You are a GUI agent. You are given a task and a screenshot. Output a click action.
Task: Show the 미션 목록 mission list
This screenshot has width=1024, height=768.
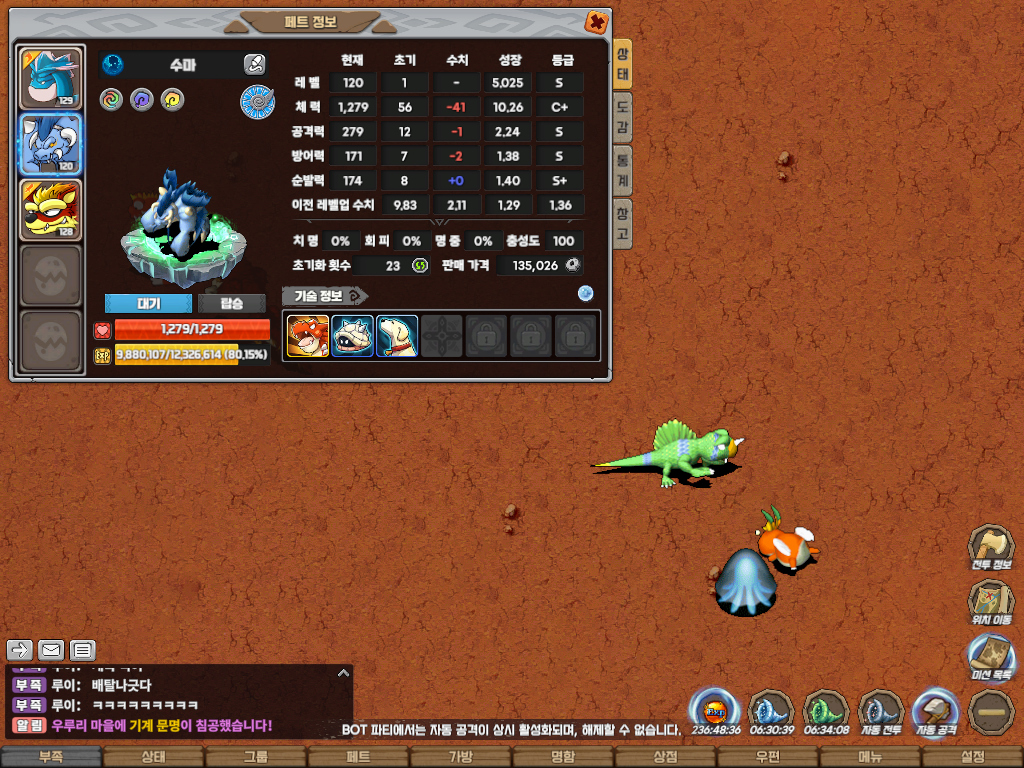pos(991,659)
